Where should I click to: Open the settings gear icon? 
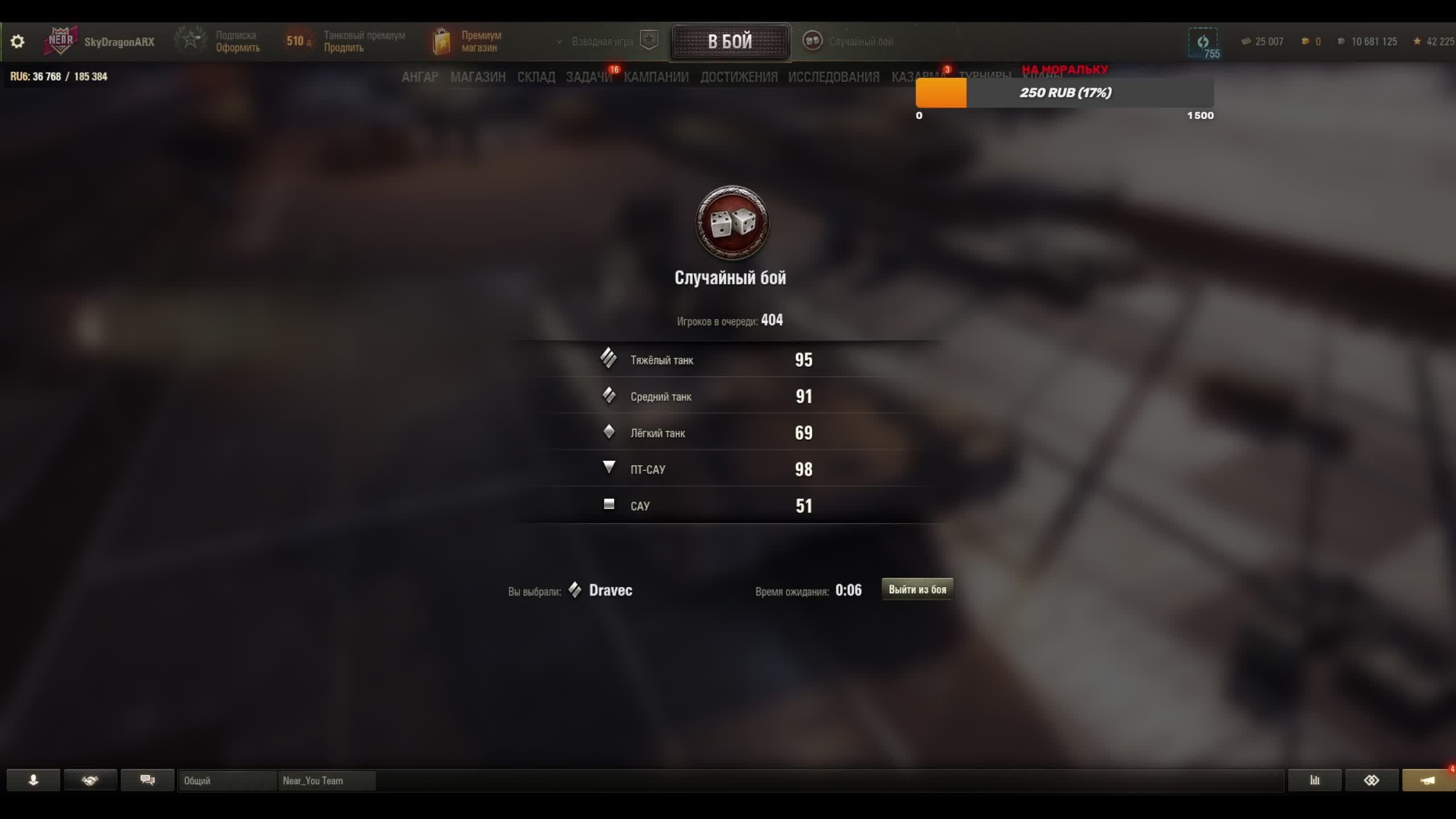click(18, 42)
